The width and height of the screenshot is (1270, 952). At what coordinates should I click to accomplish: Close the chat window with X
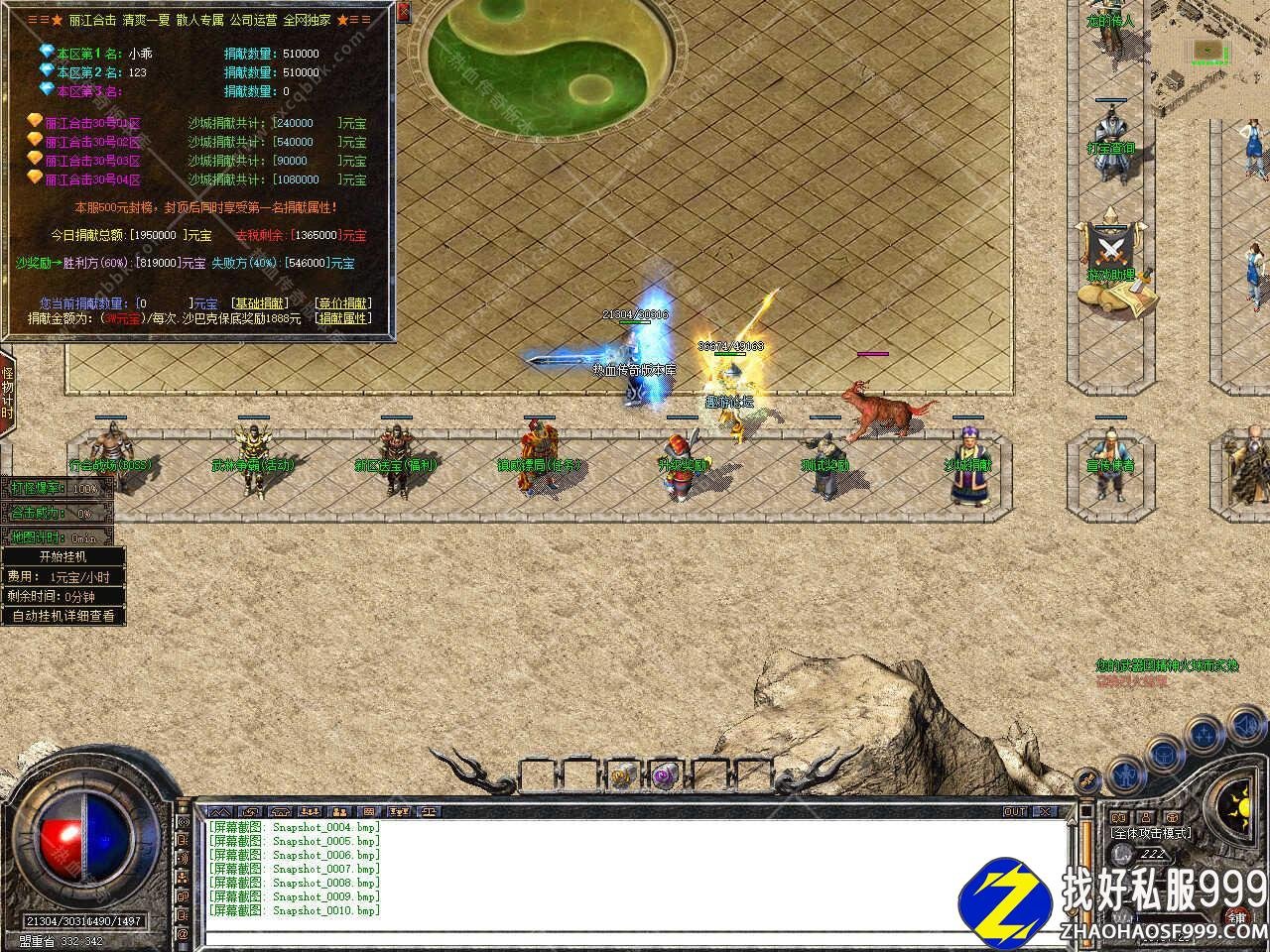(1044, 811)
